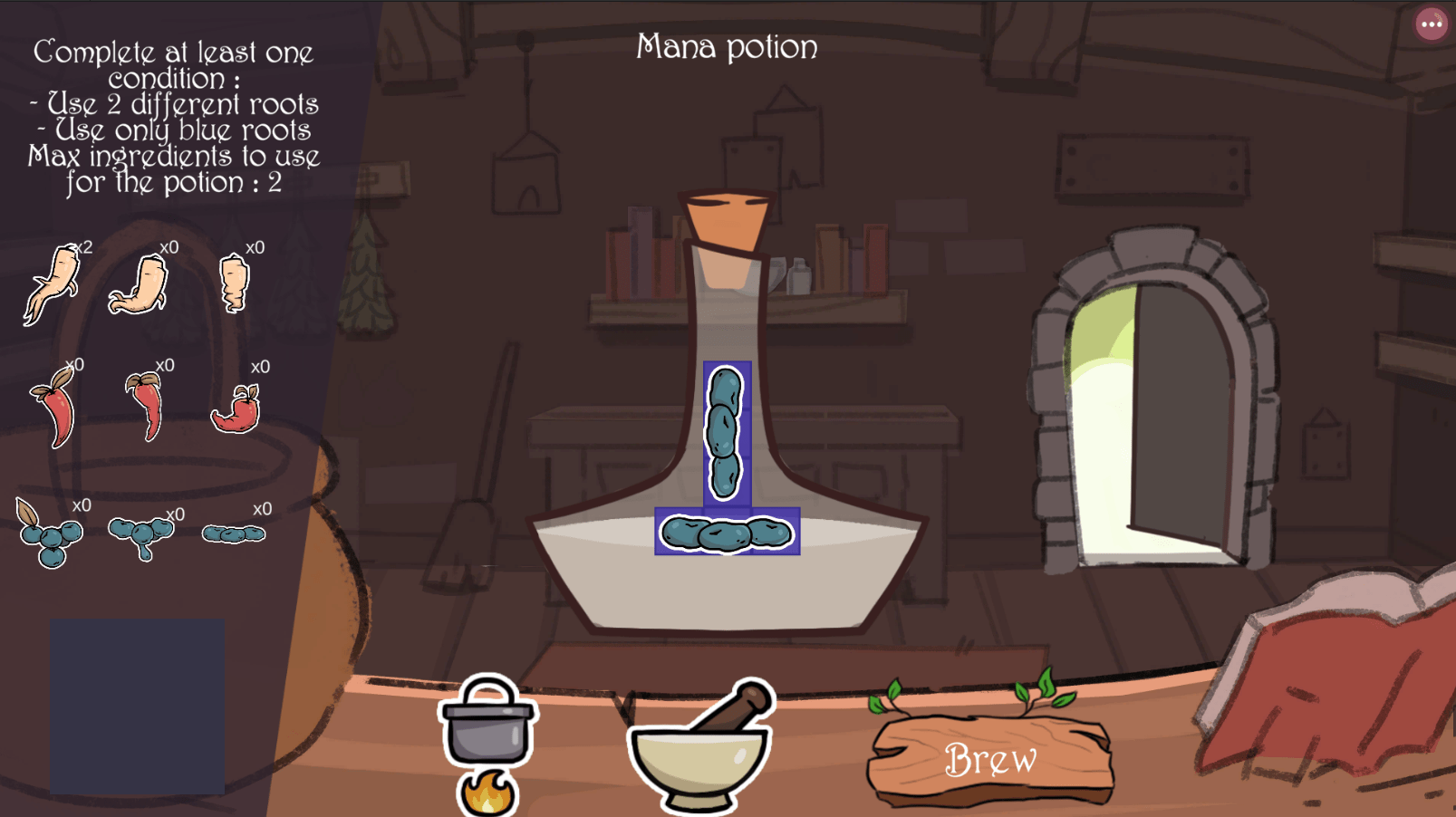Select the curled red root ingredient
The width and height of the screenshot is (1456, 817).
237,410
